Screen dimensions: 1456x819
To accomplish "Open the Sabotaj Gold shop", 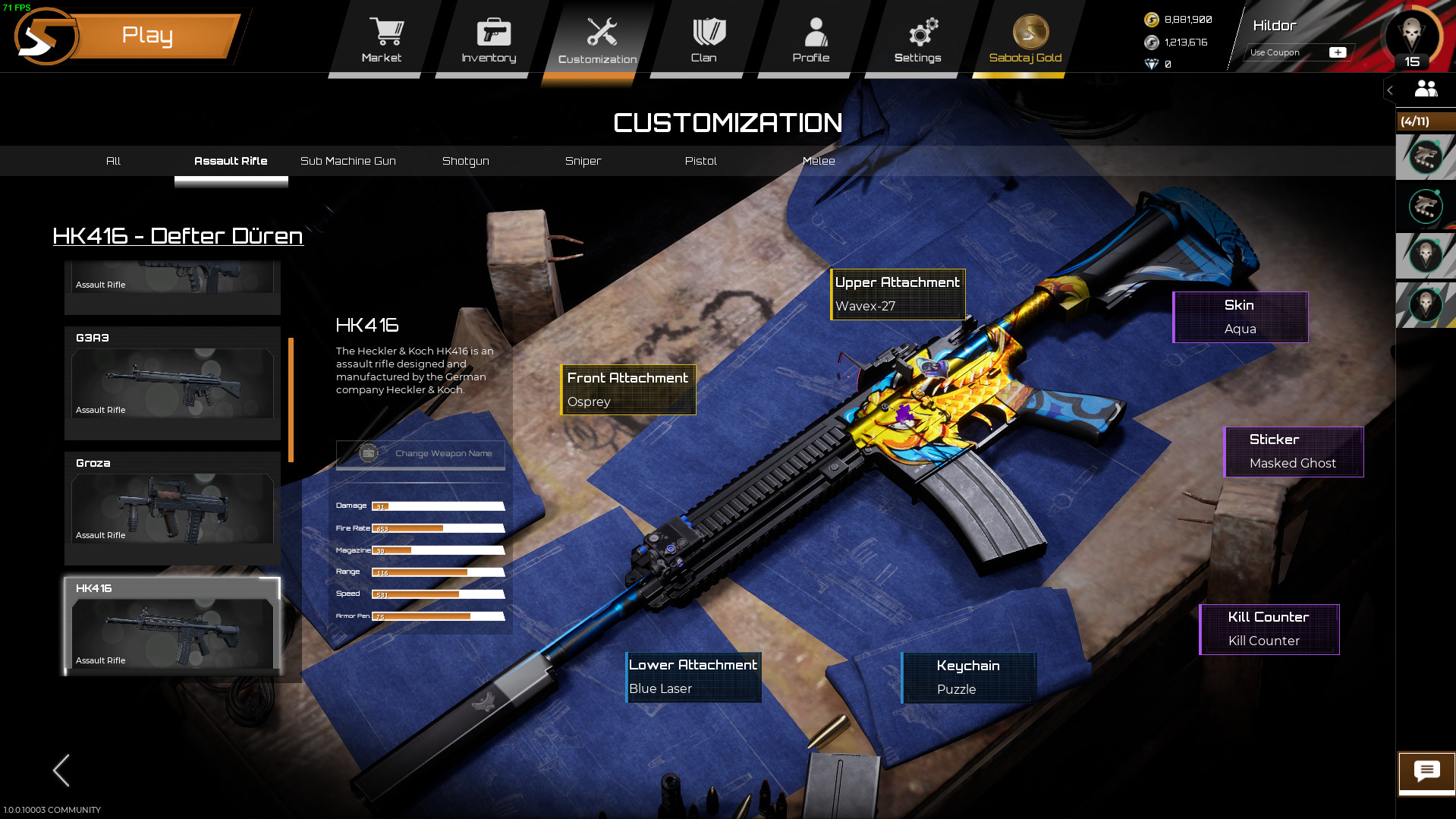I will pyautogui.click(x=1025, y=40).
